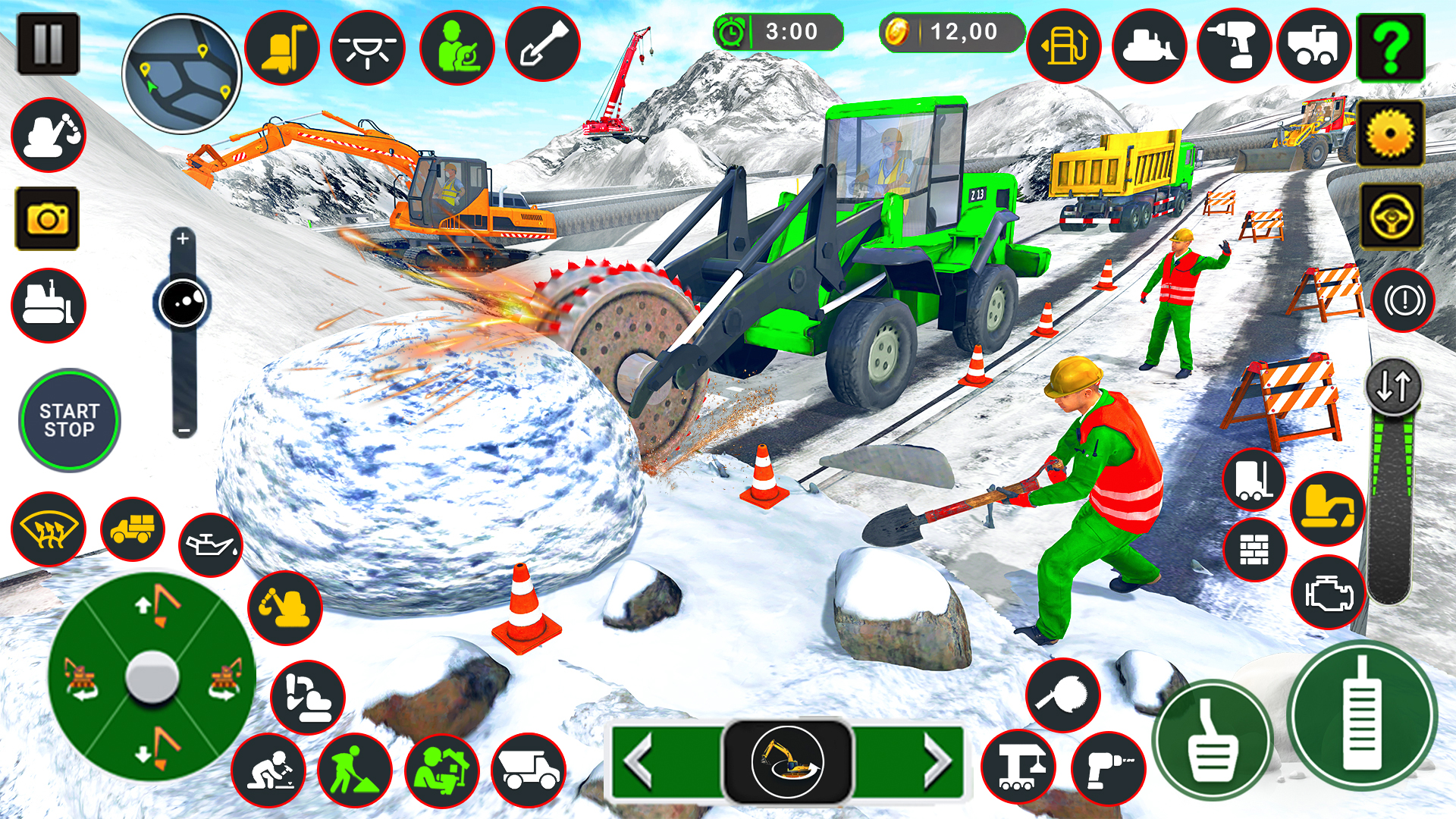The image size is (1456, 819).
Task: Open the green question mark help
Action: tap(1390, 47)
